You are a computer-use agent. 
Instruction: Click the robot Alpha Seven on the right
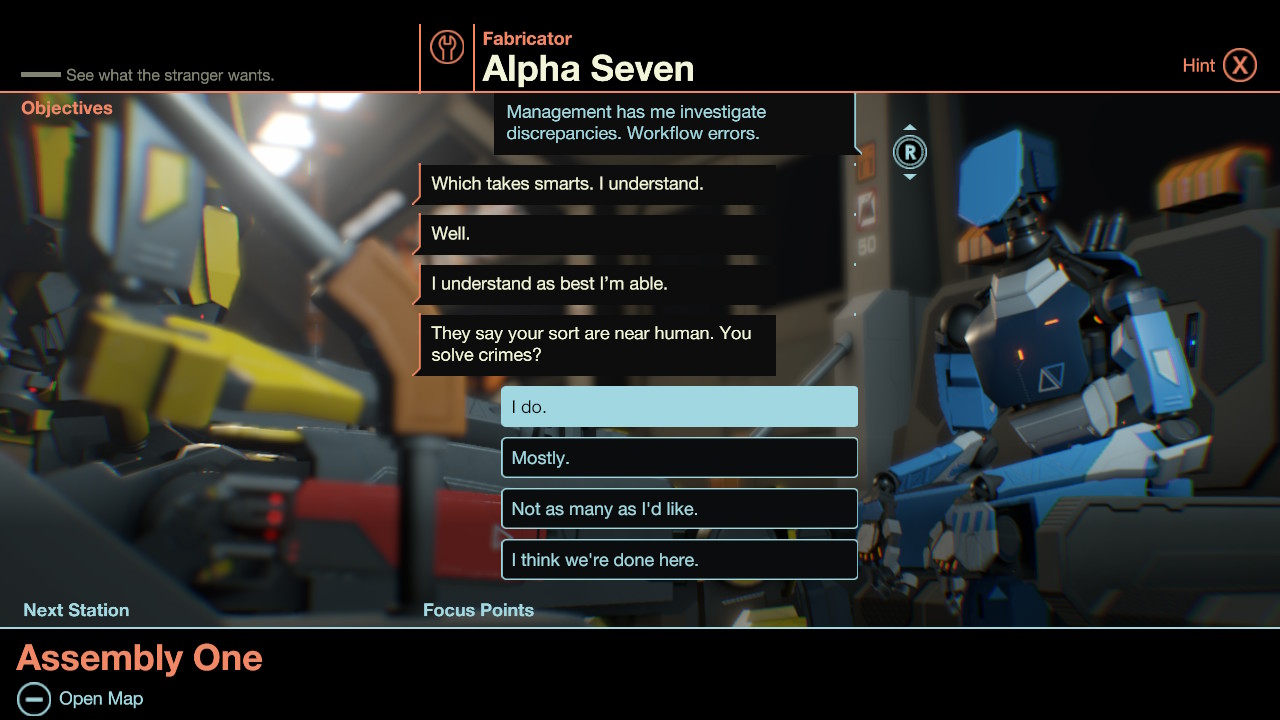[1030, 330]
